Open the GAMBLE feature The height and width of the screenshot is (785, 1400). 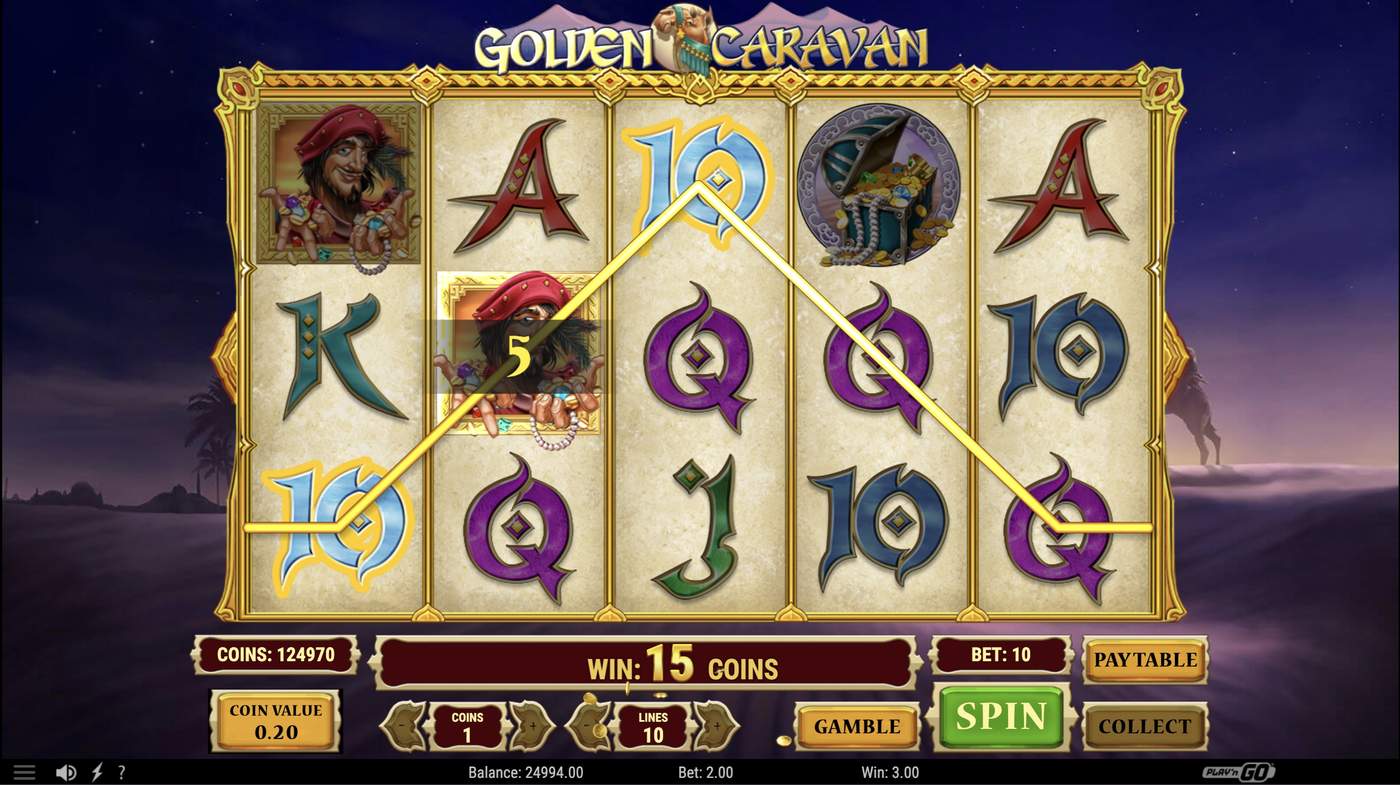click(x=856, y=726)
